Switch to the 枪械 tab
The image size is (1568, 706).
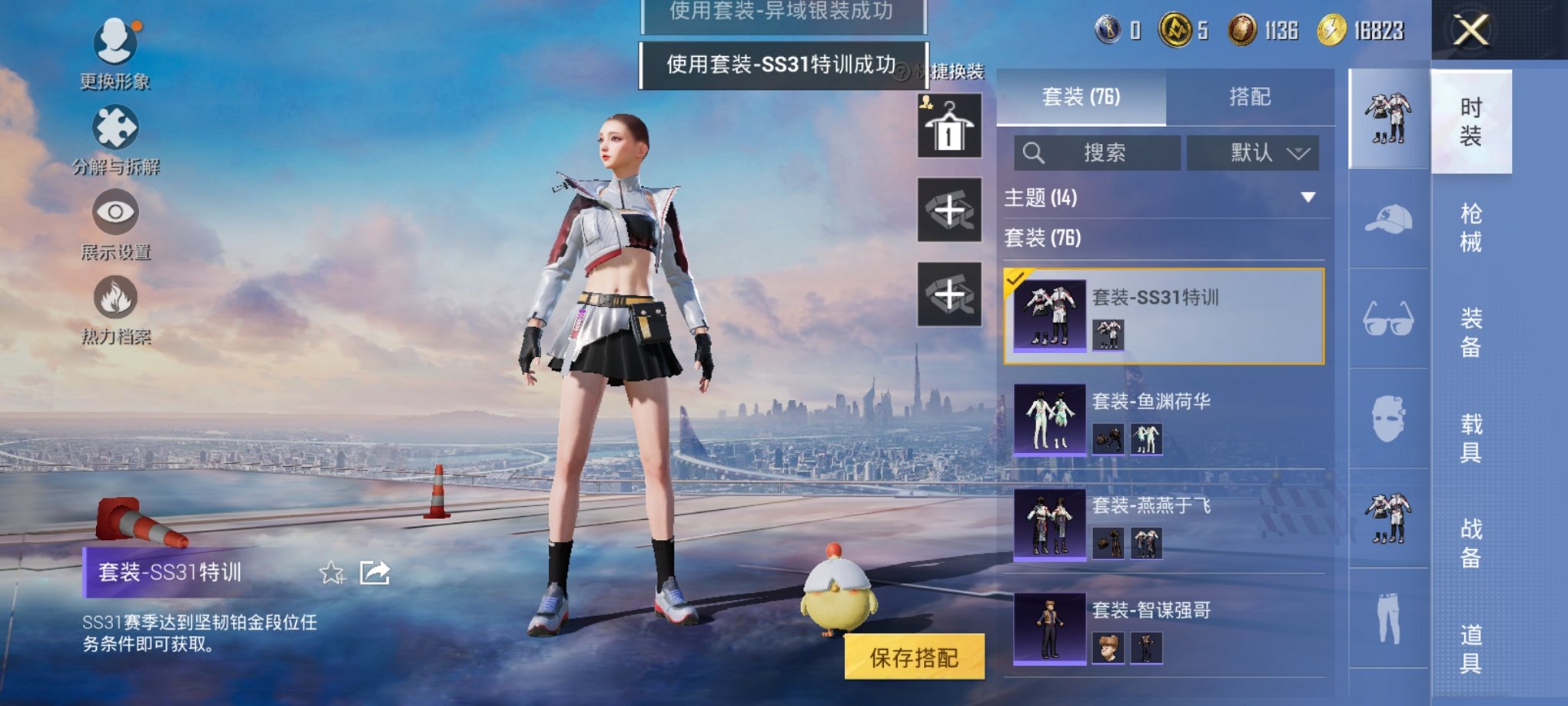point(1472,227)
